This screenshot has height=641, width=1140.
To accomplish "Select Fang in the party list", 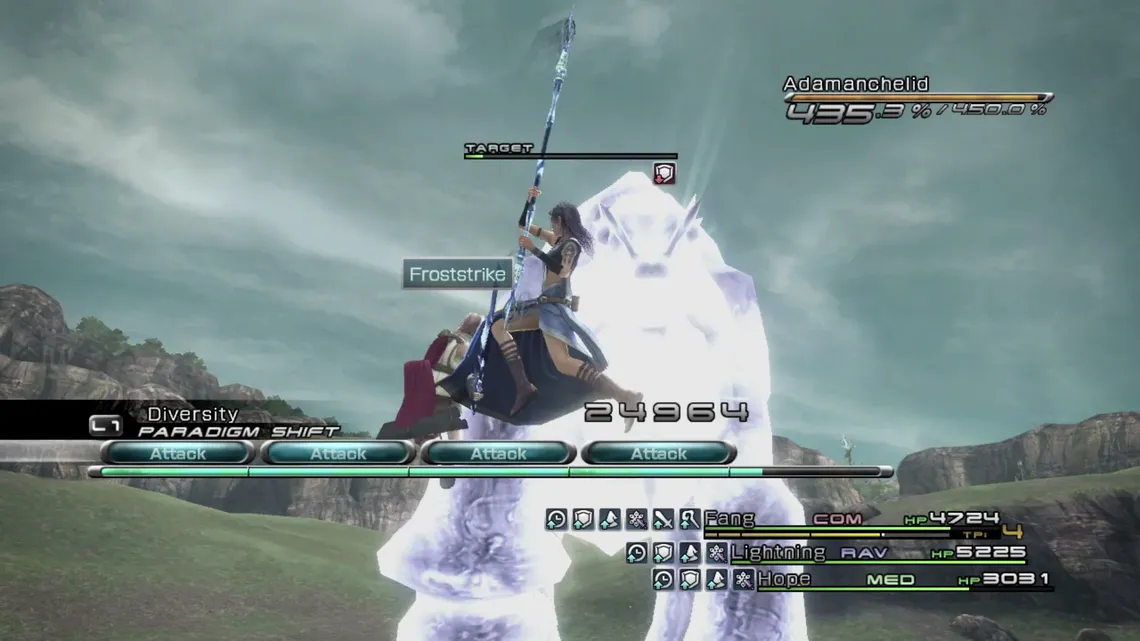I will coord(729,519).
